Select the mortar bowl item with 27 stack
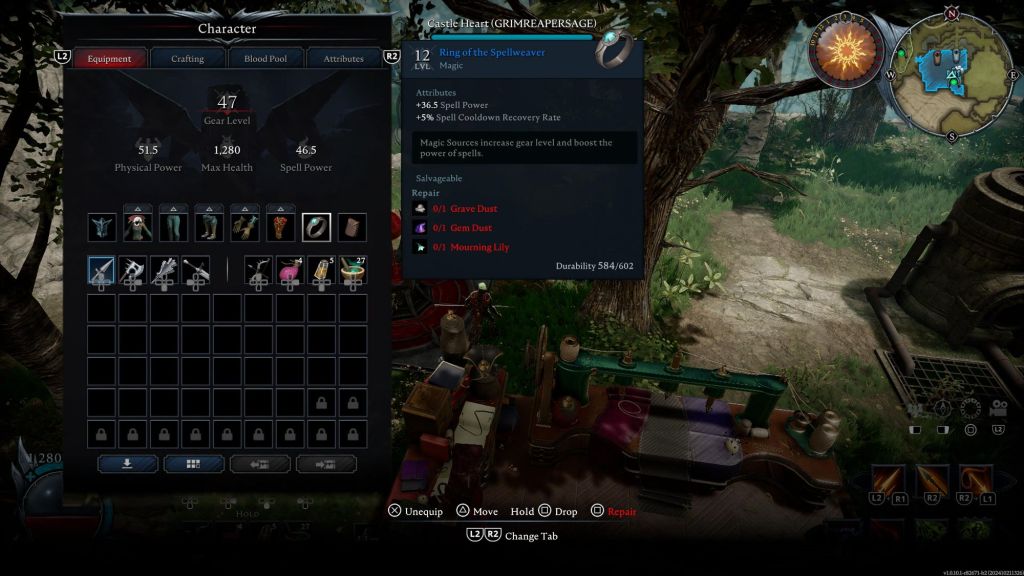Viewport: 1024px width, 576px height. [352, 270]
